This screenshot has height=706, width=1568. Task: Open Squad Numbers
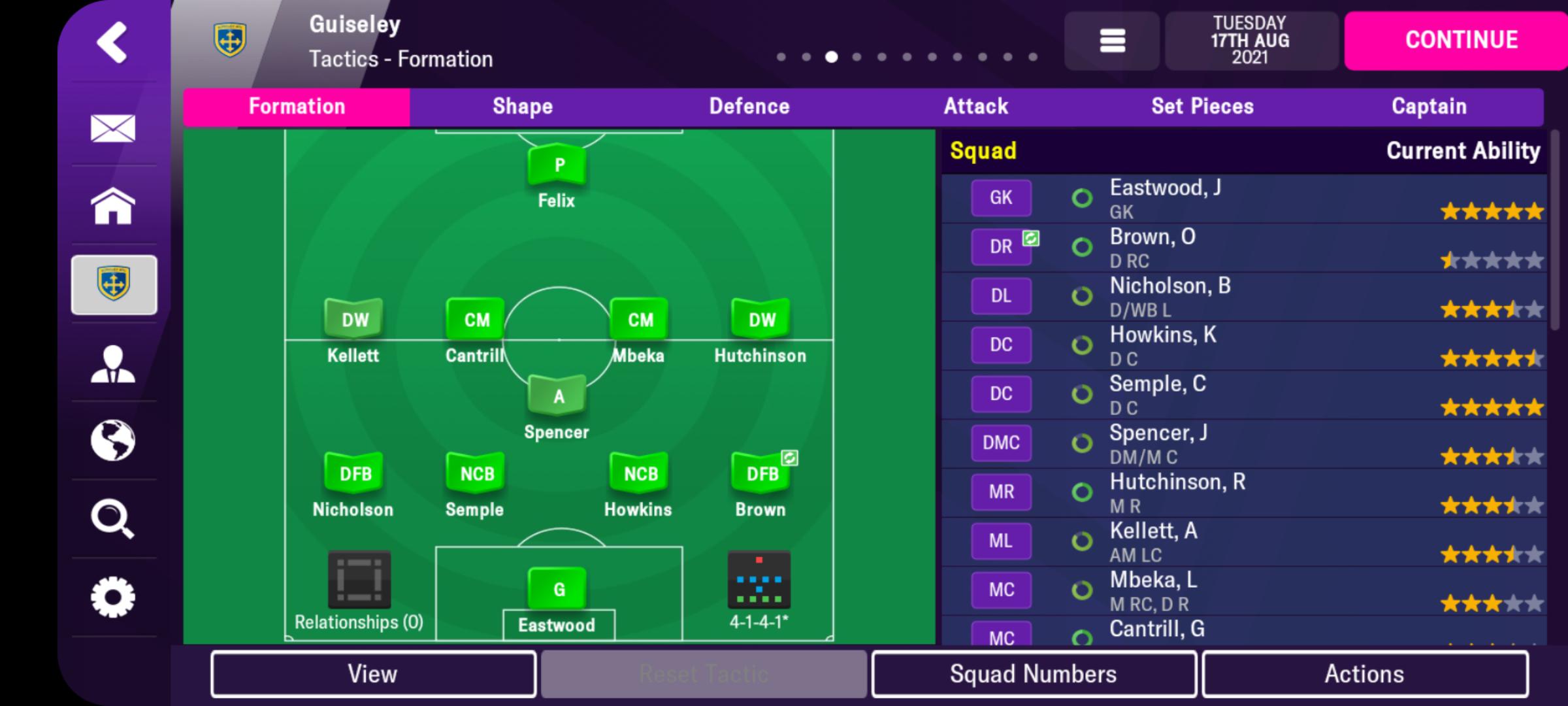(x=1034, y=673)
